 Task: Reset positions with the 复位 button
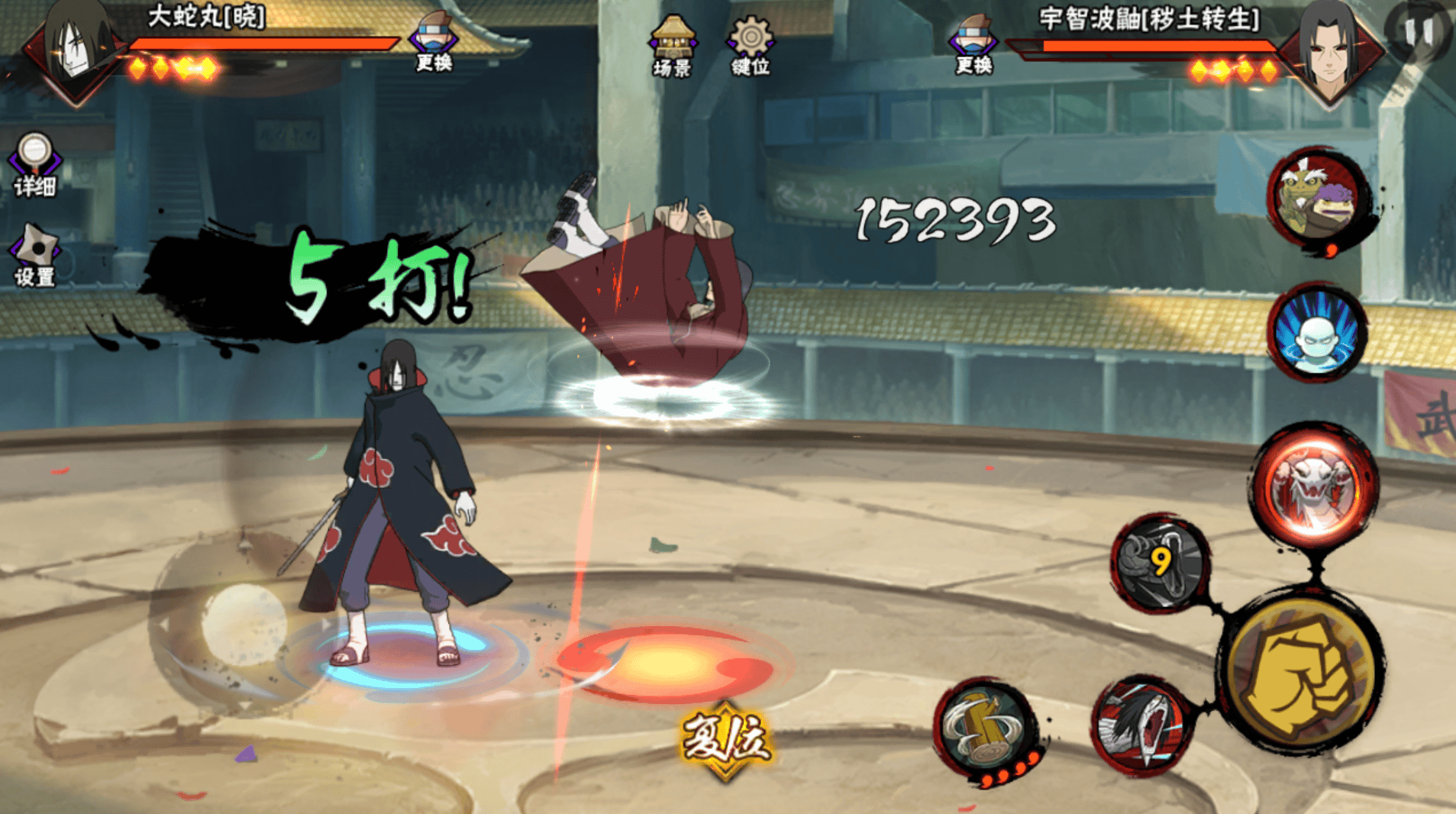725,739
